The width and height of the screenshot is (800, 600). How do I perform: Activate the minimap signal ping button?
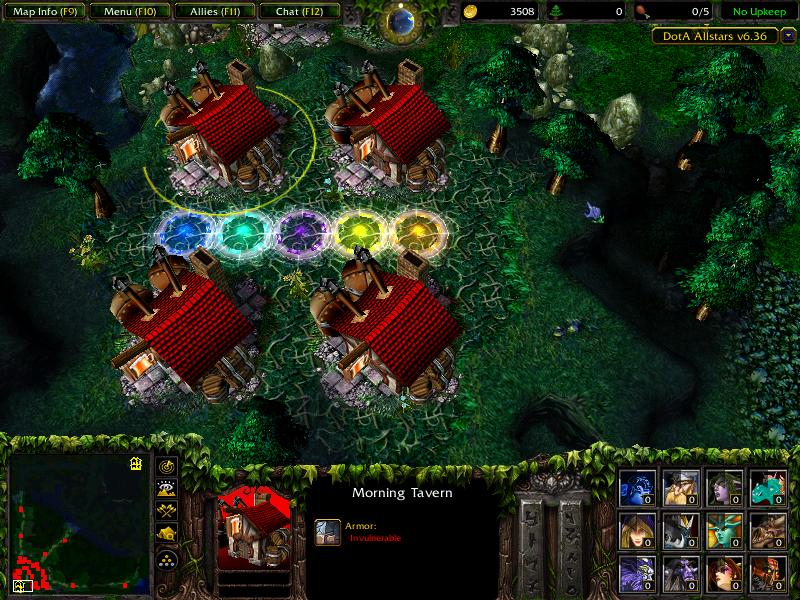tap(166, 466)
